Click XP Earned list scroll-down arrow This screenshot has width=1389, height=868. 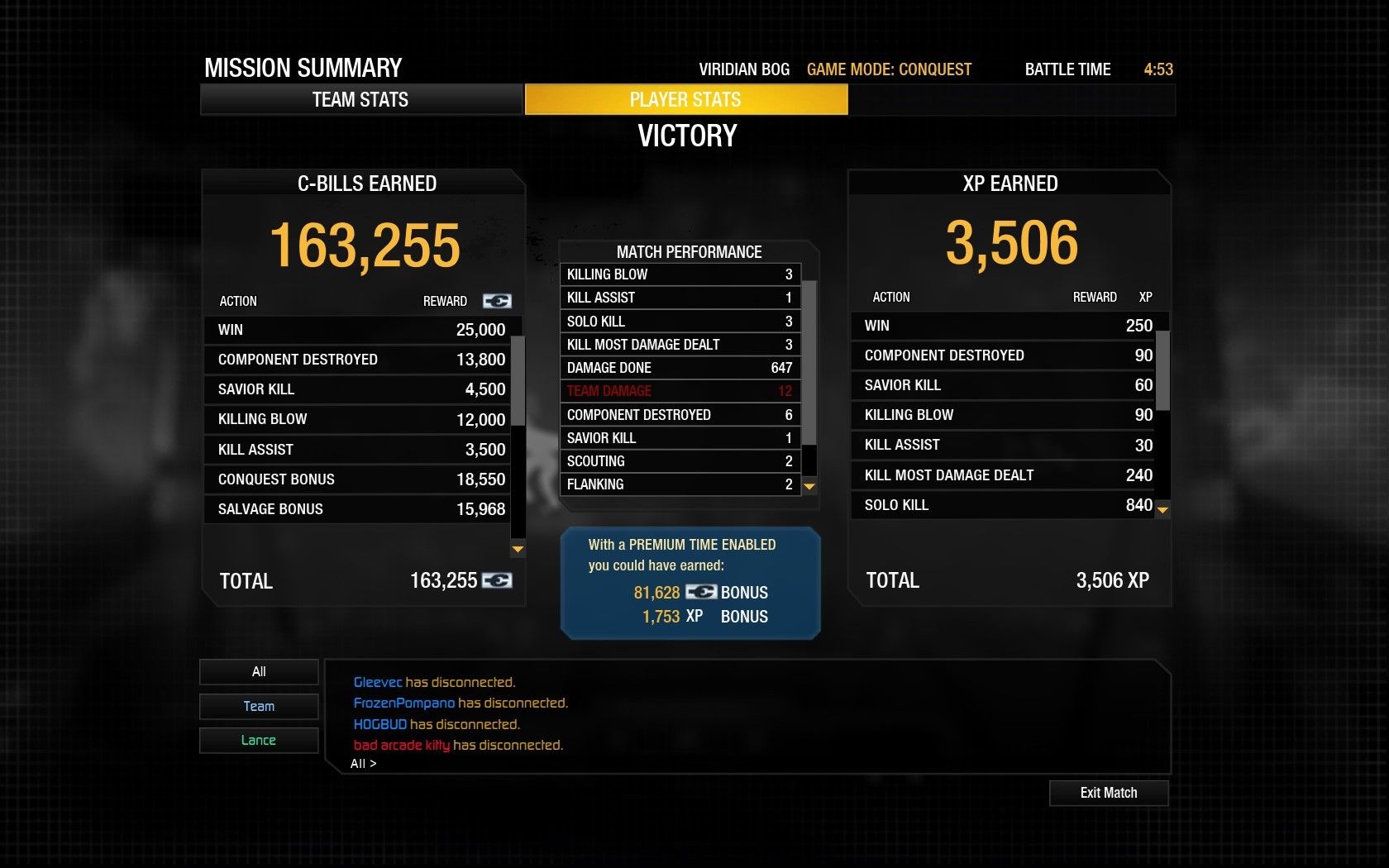coord(1162,510)
